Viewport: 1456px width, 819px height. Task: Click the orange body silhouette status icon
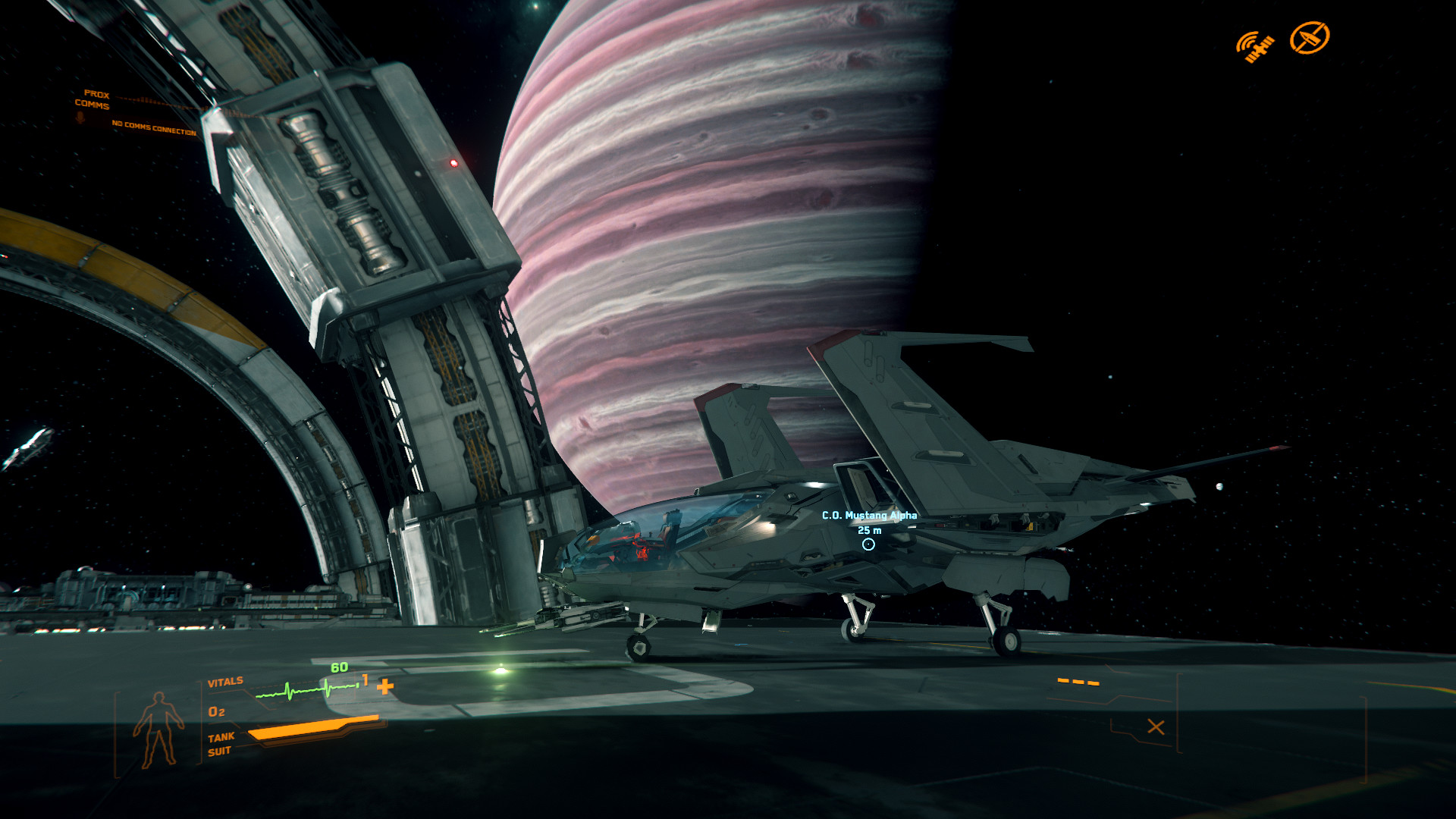(158, 729)
